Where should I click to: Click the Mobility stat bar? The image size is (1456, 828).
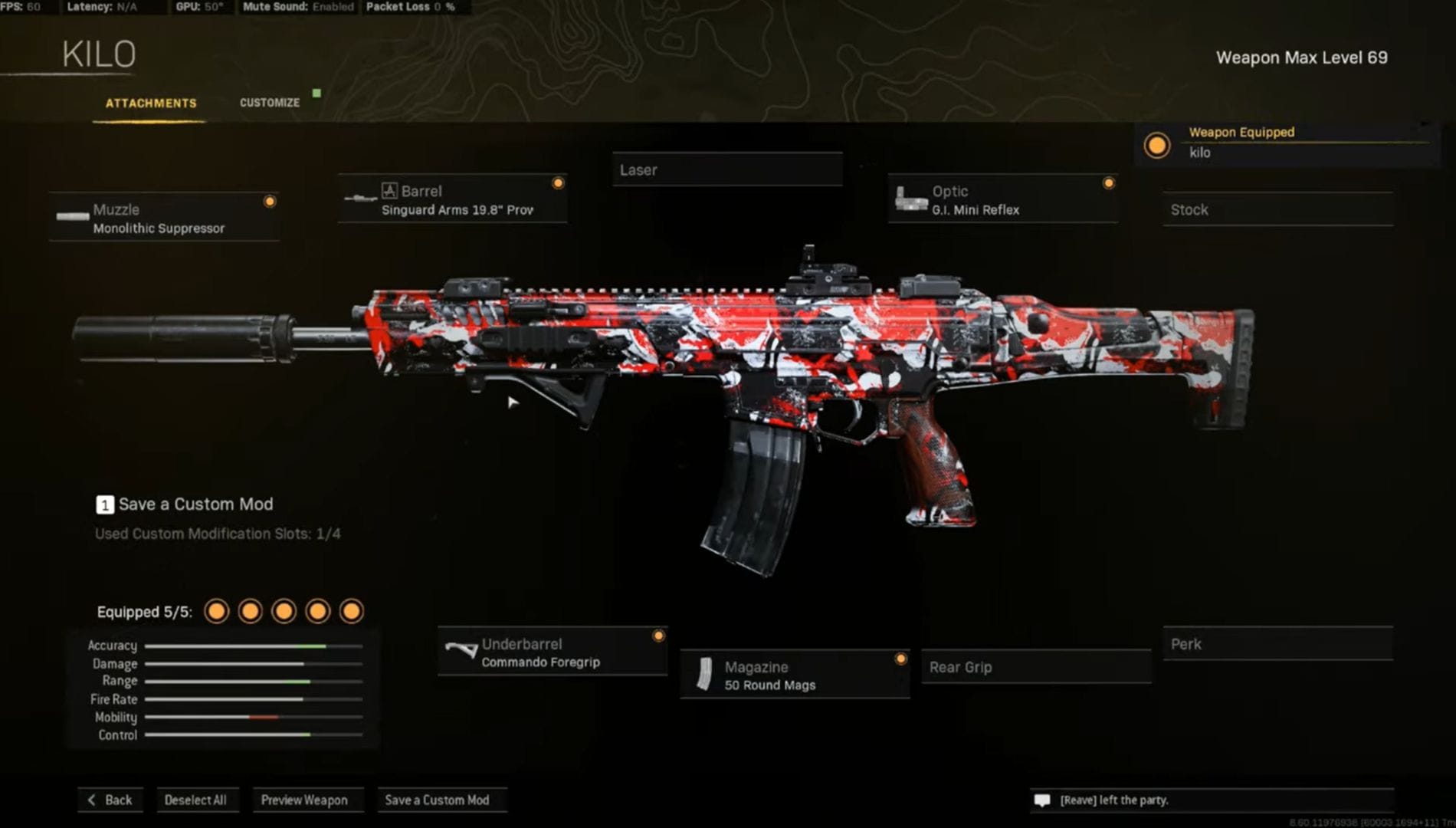253,718
